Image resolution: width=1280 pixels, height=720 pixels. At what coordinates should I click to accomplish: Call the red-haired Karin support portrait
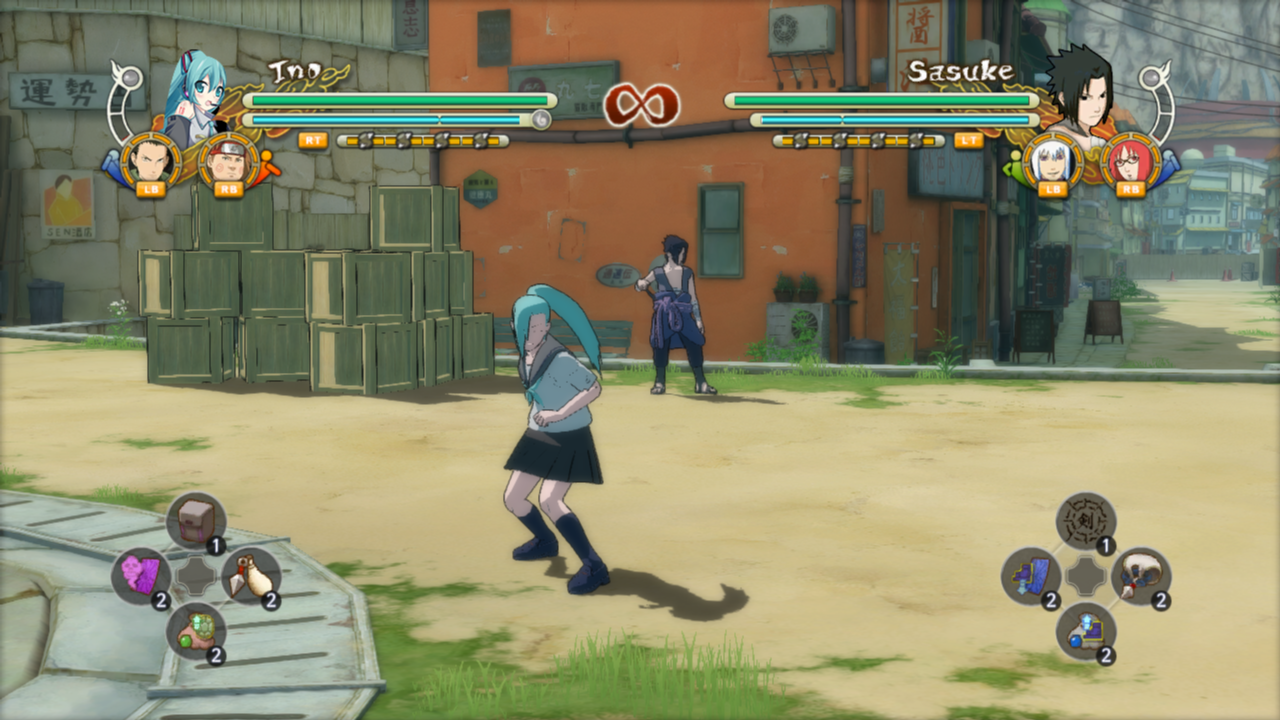point(1131,159)
